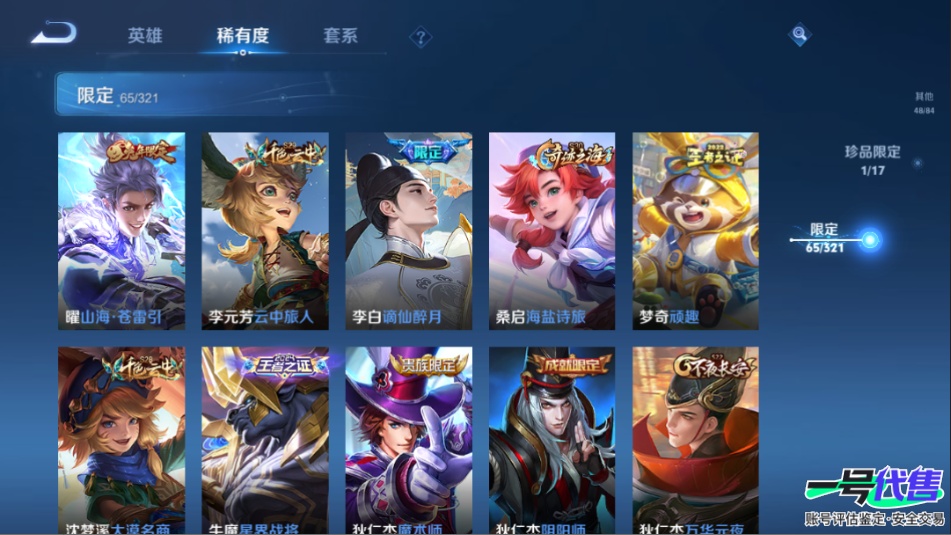The height and width of the screenshot is (535, 951).
Task: Select the 李元芳 云中旅人 skin card
Action: (x=265, y=231)
